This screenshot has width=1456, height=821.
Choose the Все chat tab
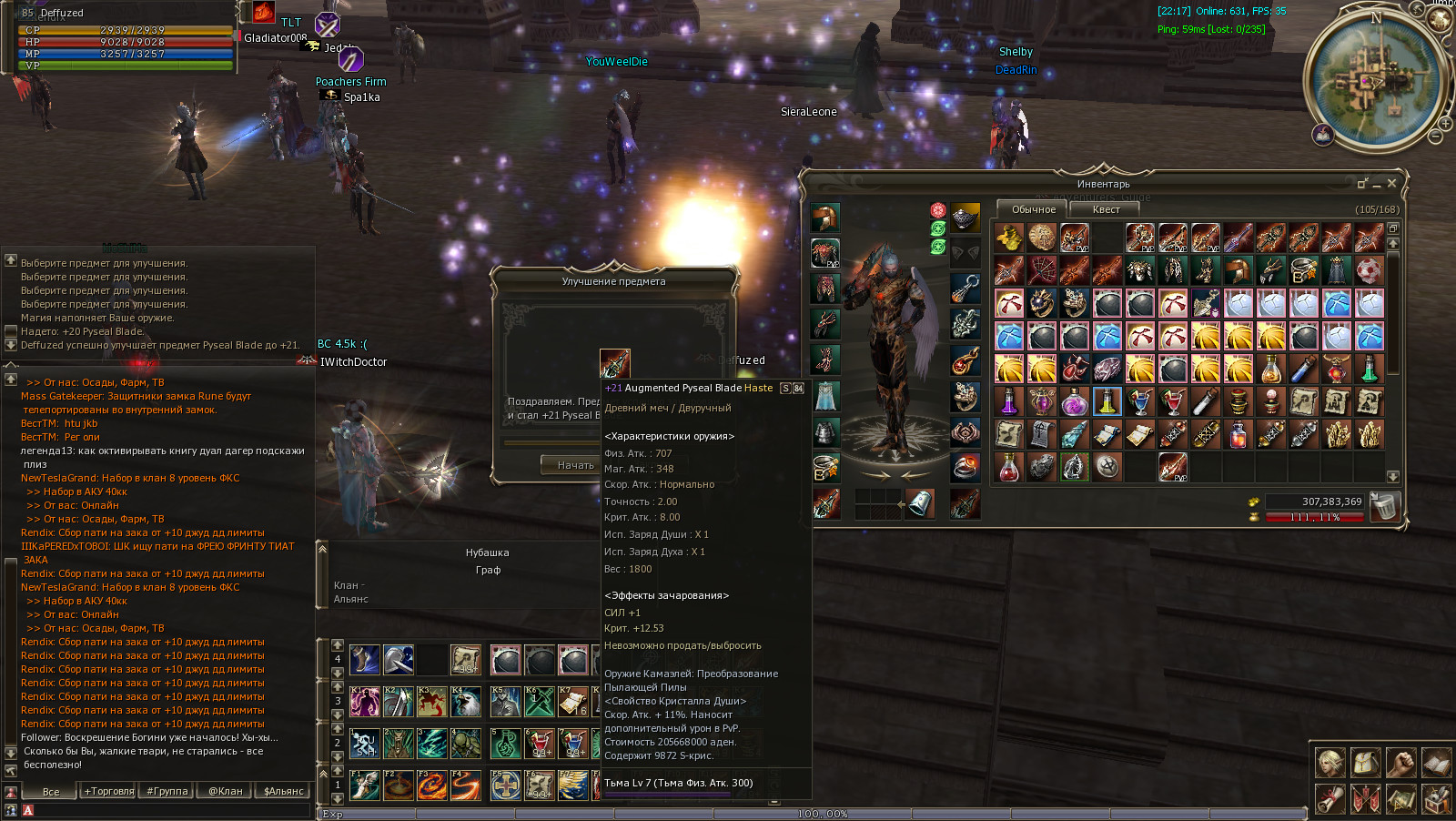click(x=51, y=791)
